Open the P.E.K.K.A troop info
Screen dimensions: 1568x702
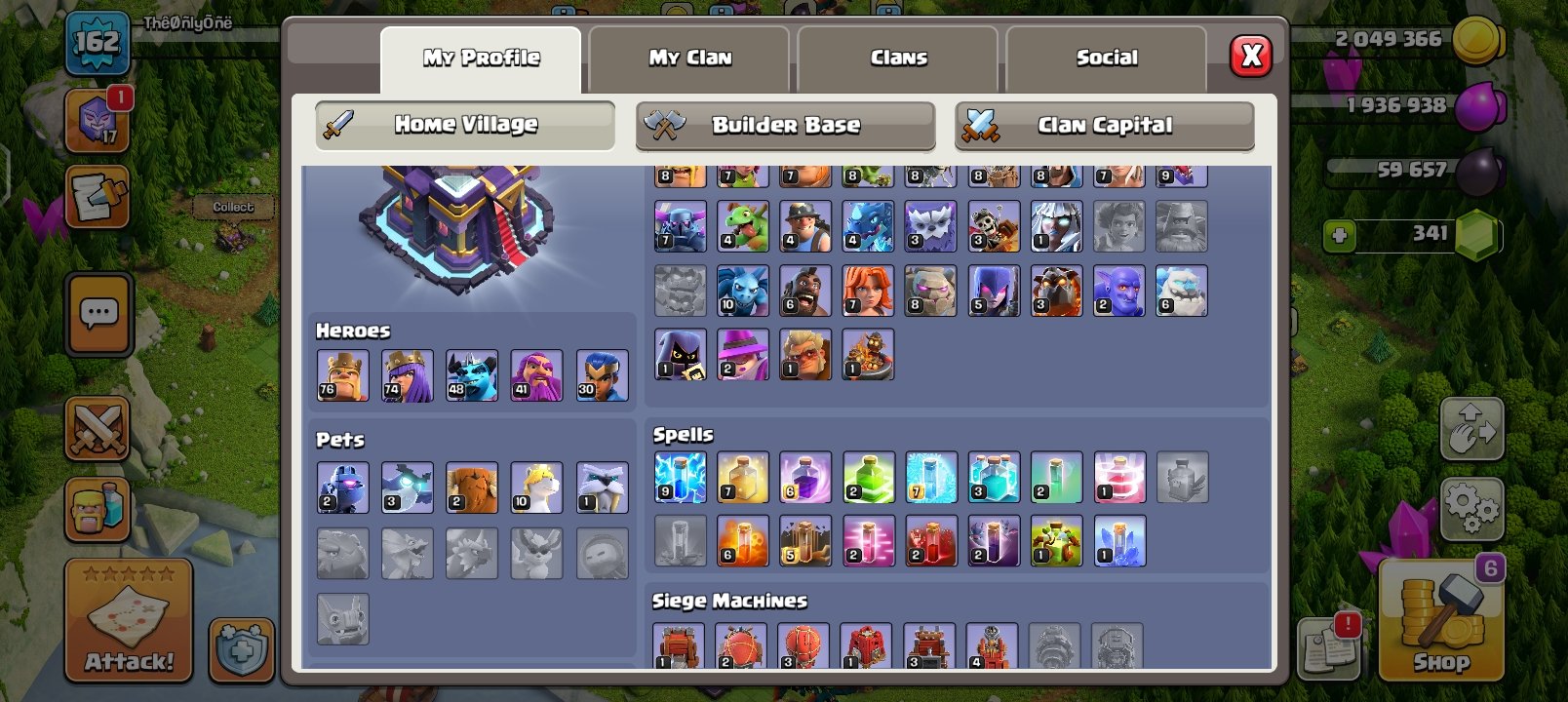(680, 225)
